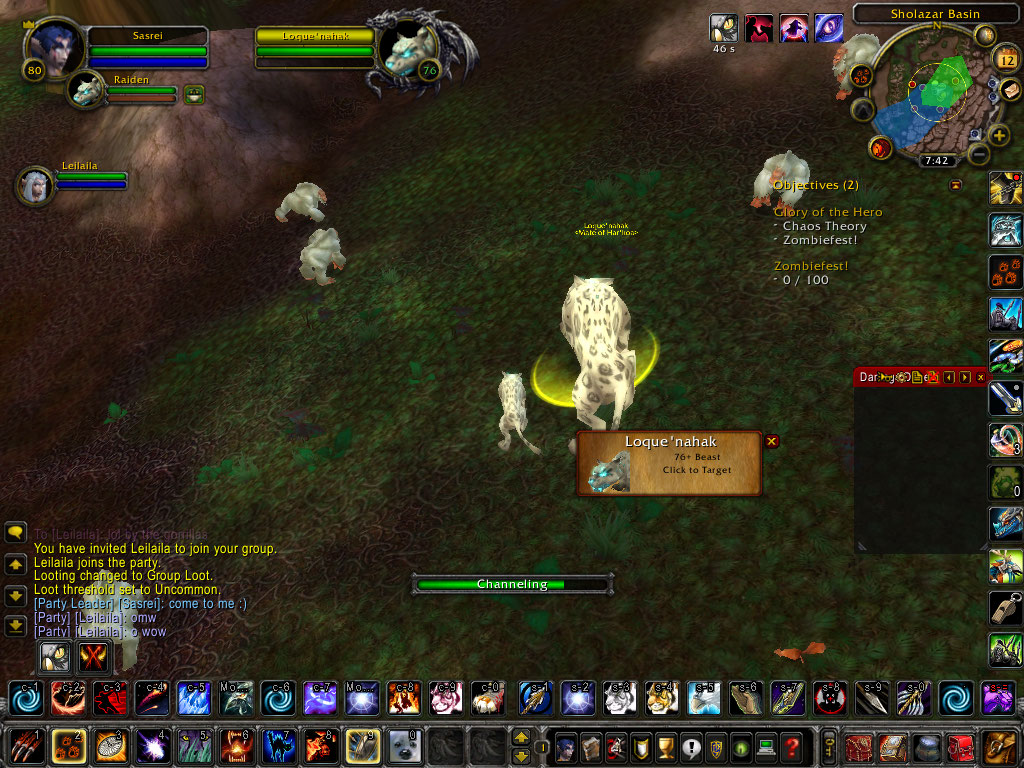1024x768 pixels.
Task: Click the buff icon showing 46 seconds
Action: (723, 28)
